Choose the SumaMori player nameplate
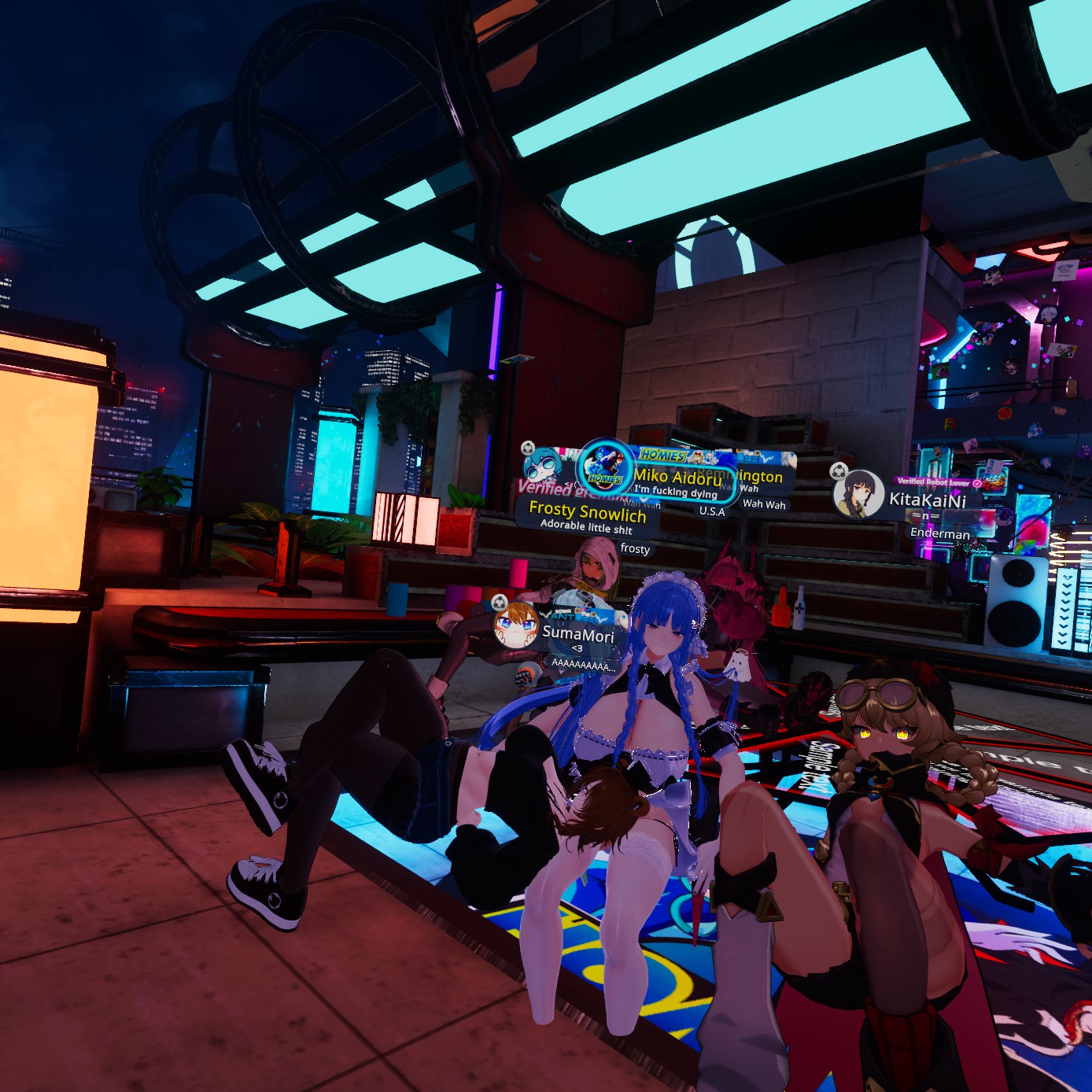This screenshot has width=1092, height=1092. pos(577,634)
